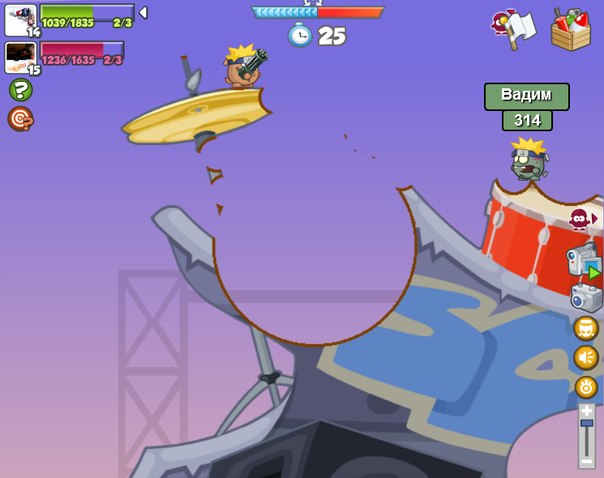
Task: Select the level 15 opponent avatar
Action: pos(20,57)
